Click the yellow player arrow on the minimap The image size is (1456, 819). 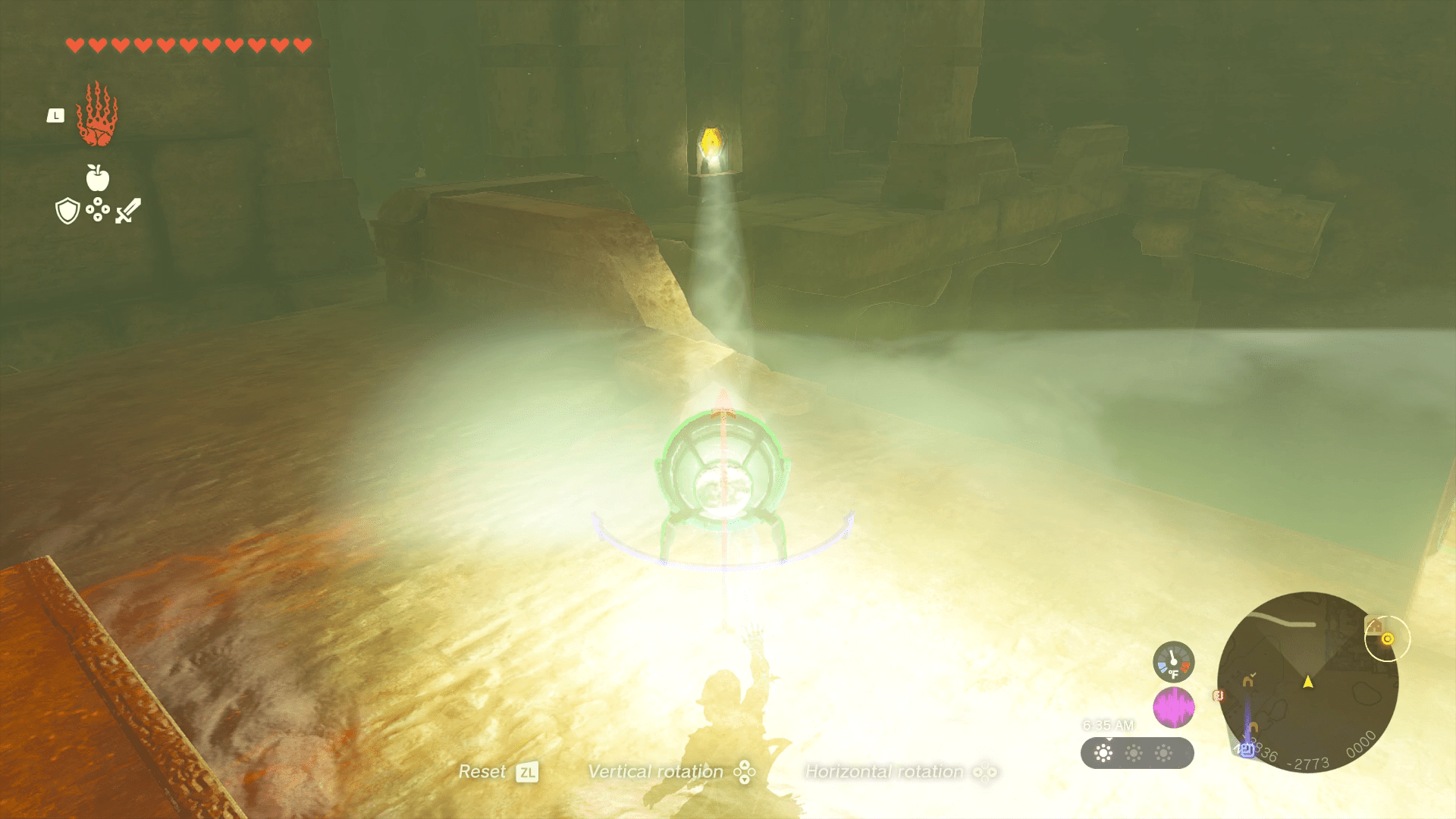tap(1308, 682)
